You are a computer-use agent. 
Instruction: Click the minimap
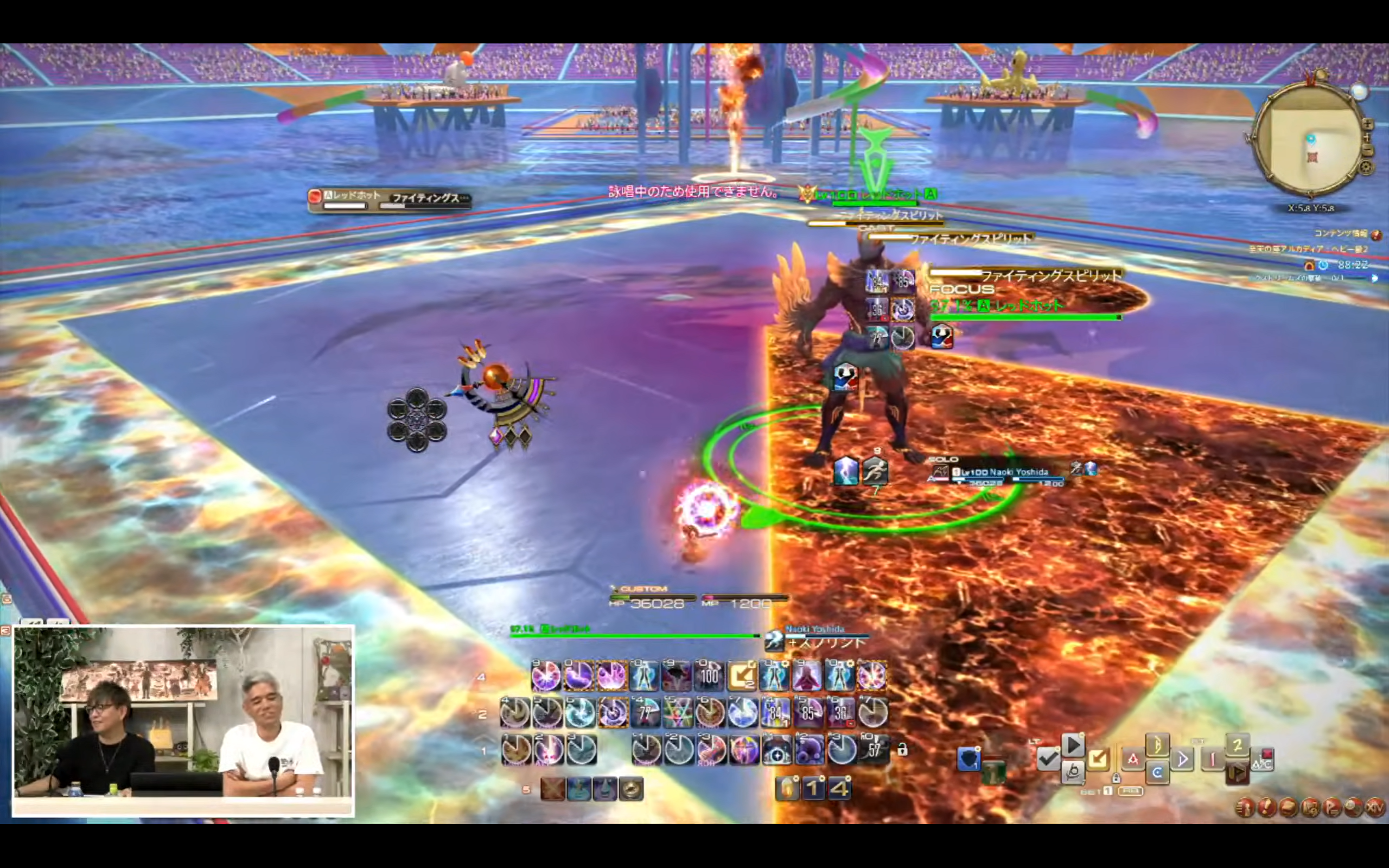point(1309,137)
